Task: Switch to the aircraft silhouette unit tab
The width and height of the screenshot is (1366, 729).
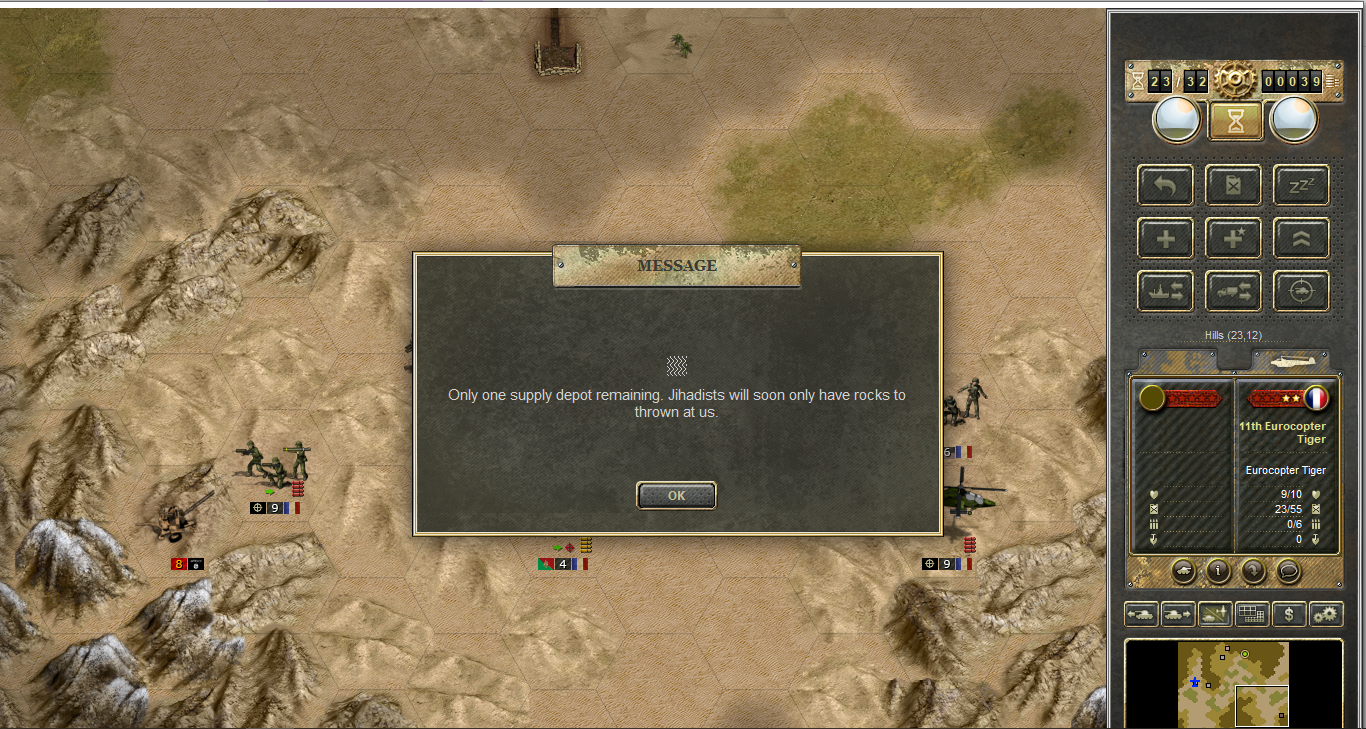Action: [1290, 360]
